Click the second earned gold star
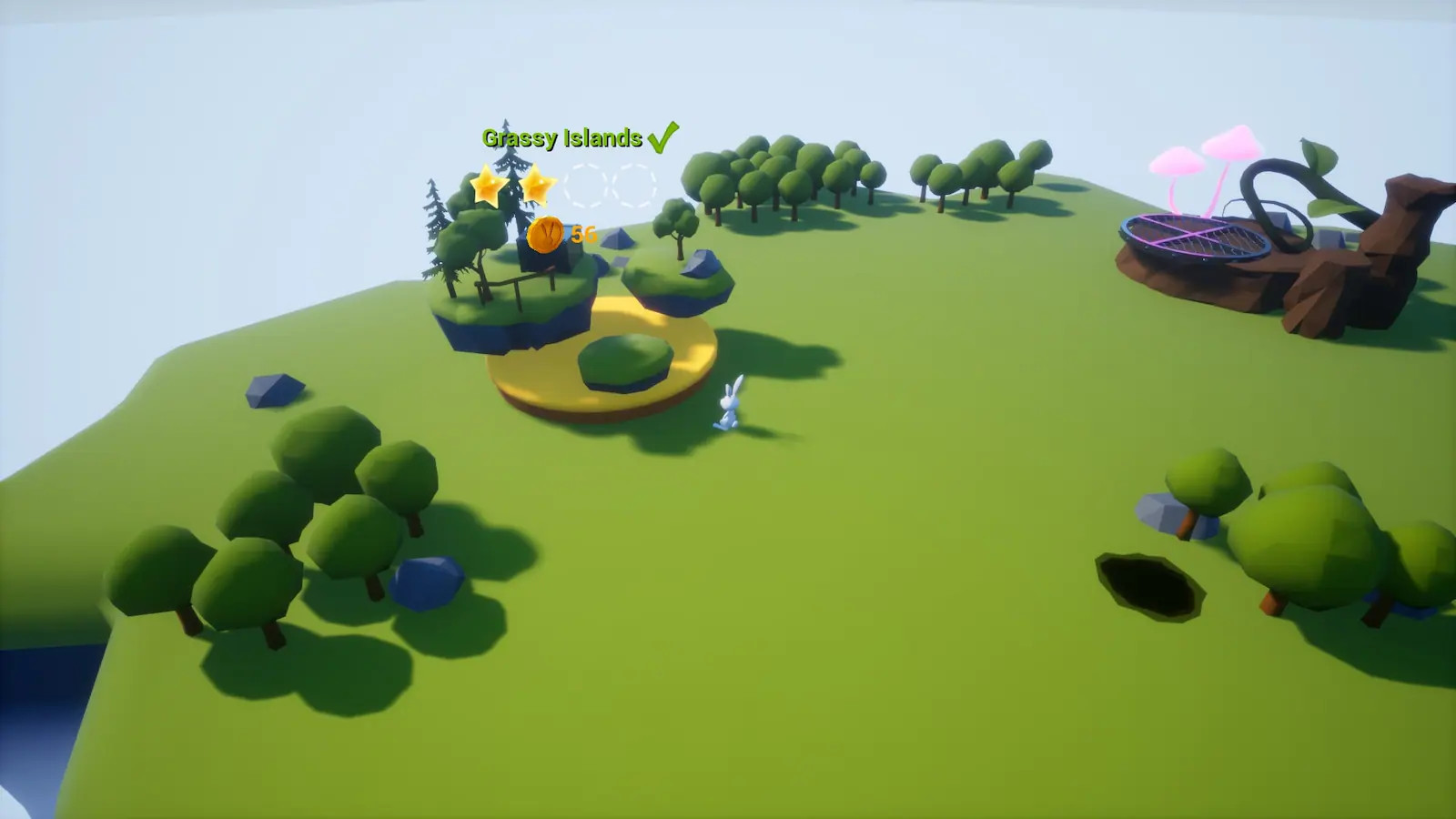 (x=536, y=184)
